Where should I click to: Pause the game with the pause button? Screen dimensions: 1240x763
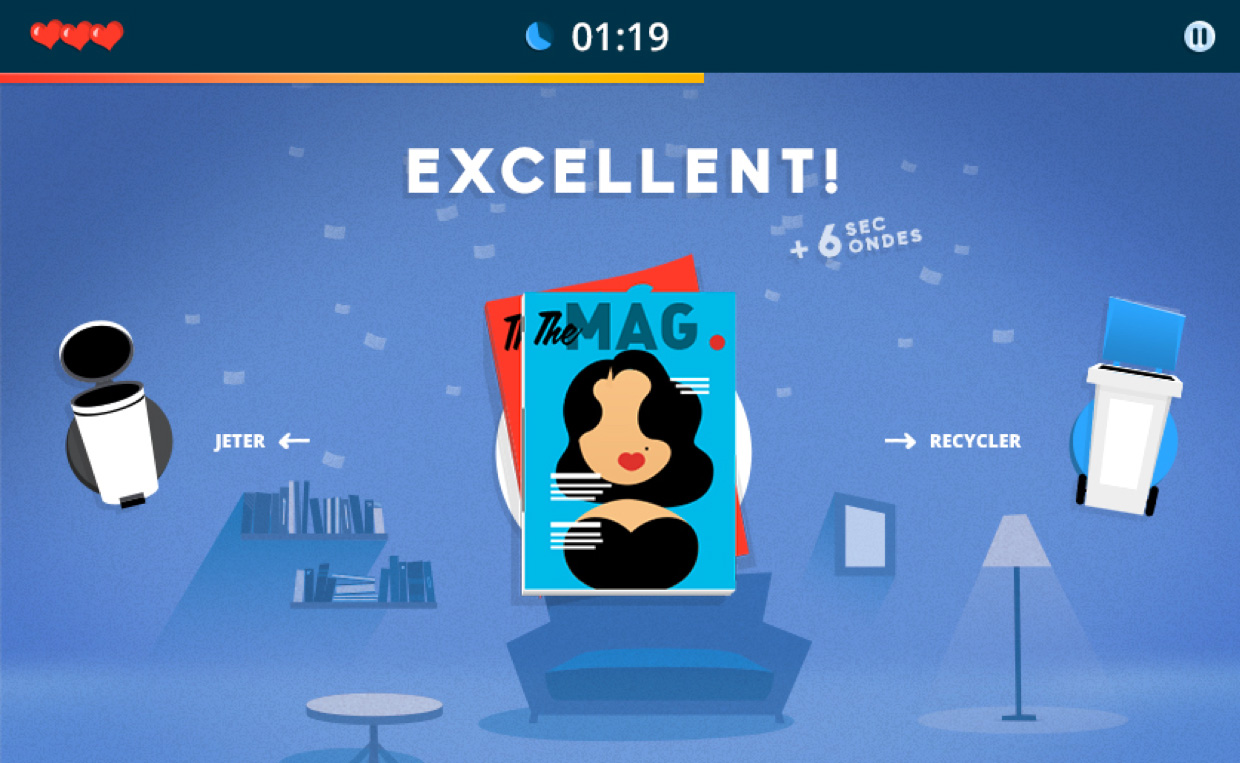(1199, 37)
